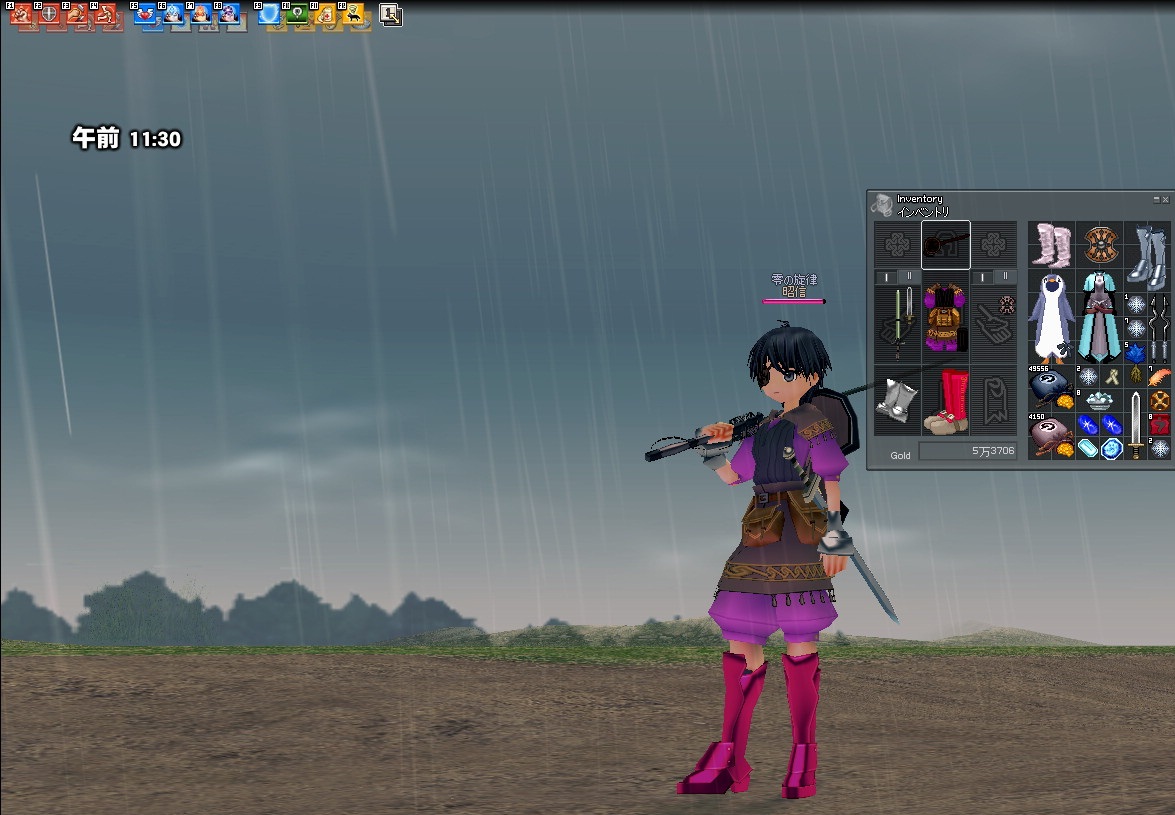
Task: Use the F5 winged heart skill
Action: coord(146,14)
